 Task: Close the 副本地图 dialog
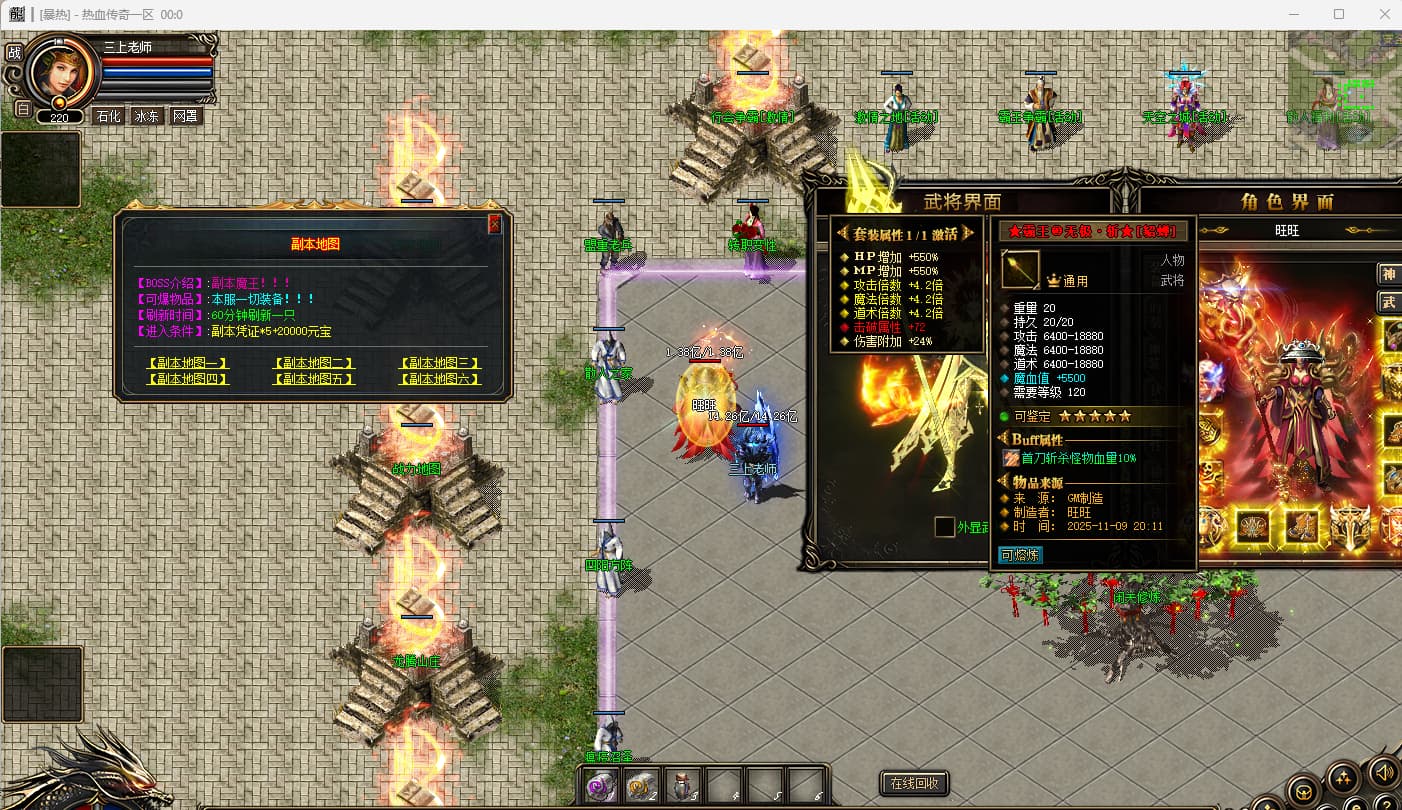[x=494, y=224]
